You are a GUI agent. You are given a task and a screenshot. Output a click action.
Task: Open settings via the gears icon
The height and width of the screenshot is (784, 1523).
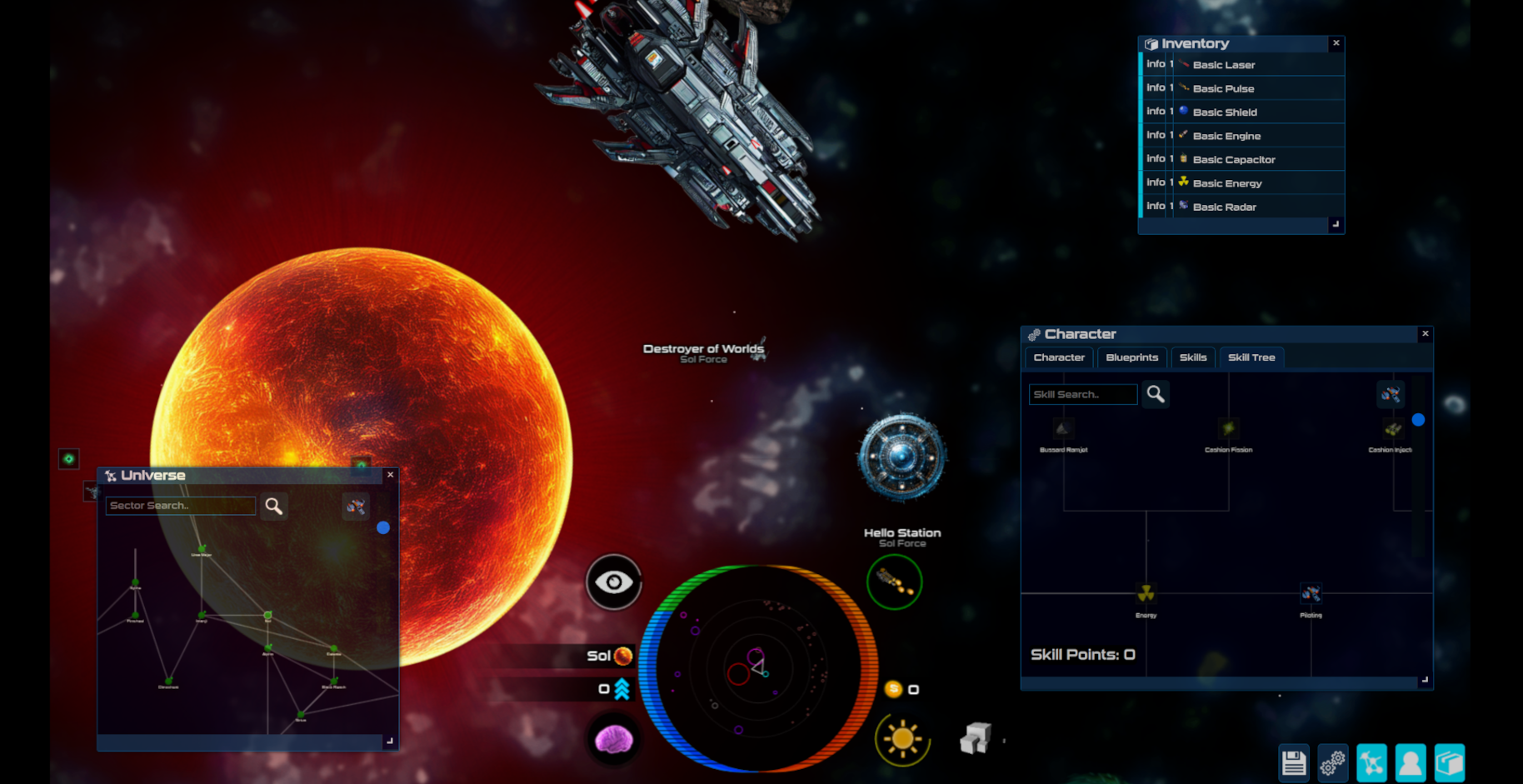(1332, 762)
